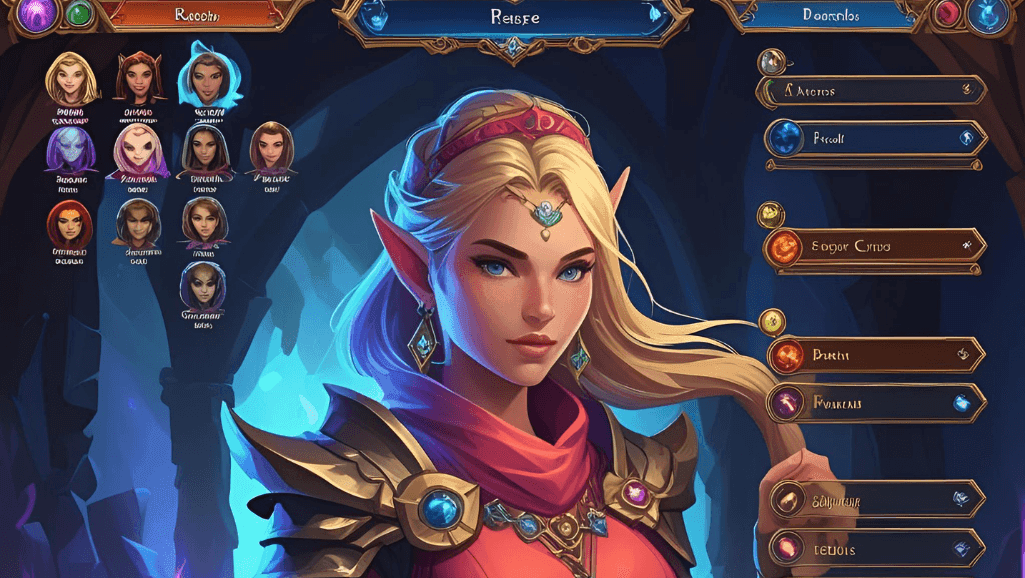Image resolution: width=1025 pixels, height=578 pixels.
Task: Select the orange orb "Eogor Cumo" option
Action: click(x=874, y=246)
